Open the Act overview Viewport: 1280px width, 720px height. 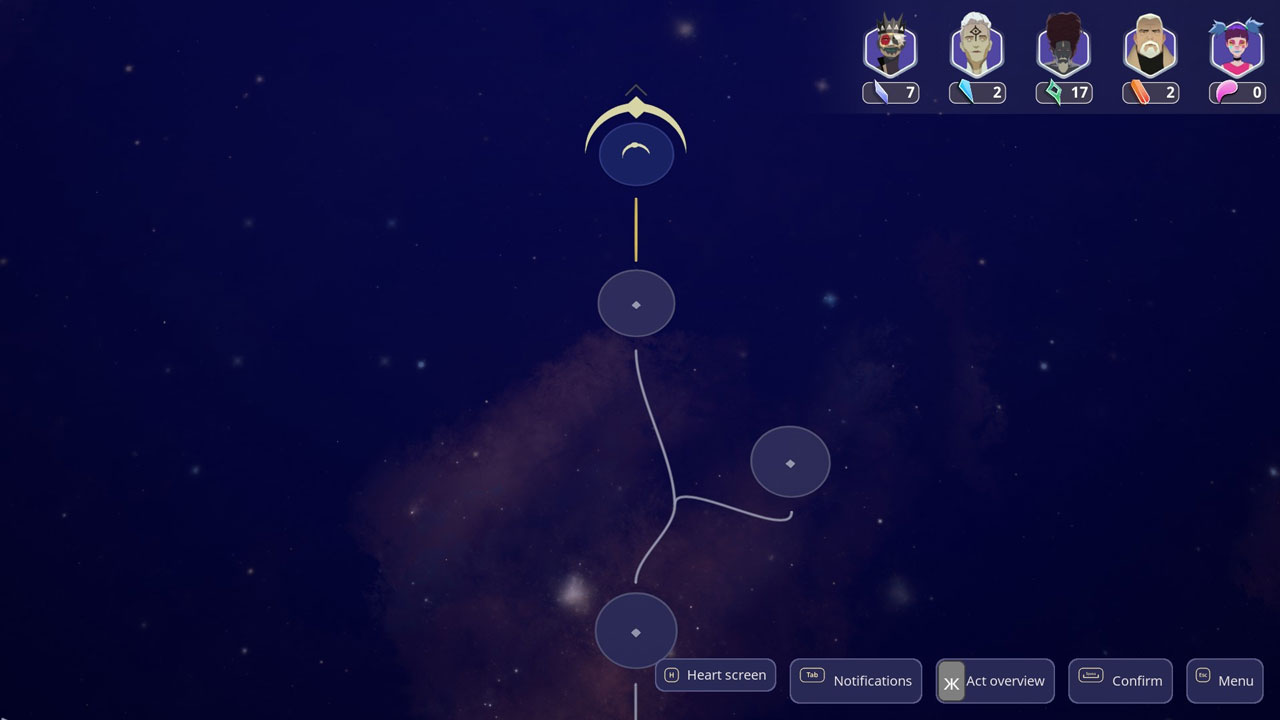(x=995, y=680)
